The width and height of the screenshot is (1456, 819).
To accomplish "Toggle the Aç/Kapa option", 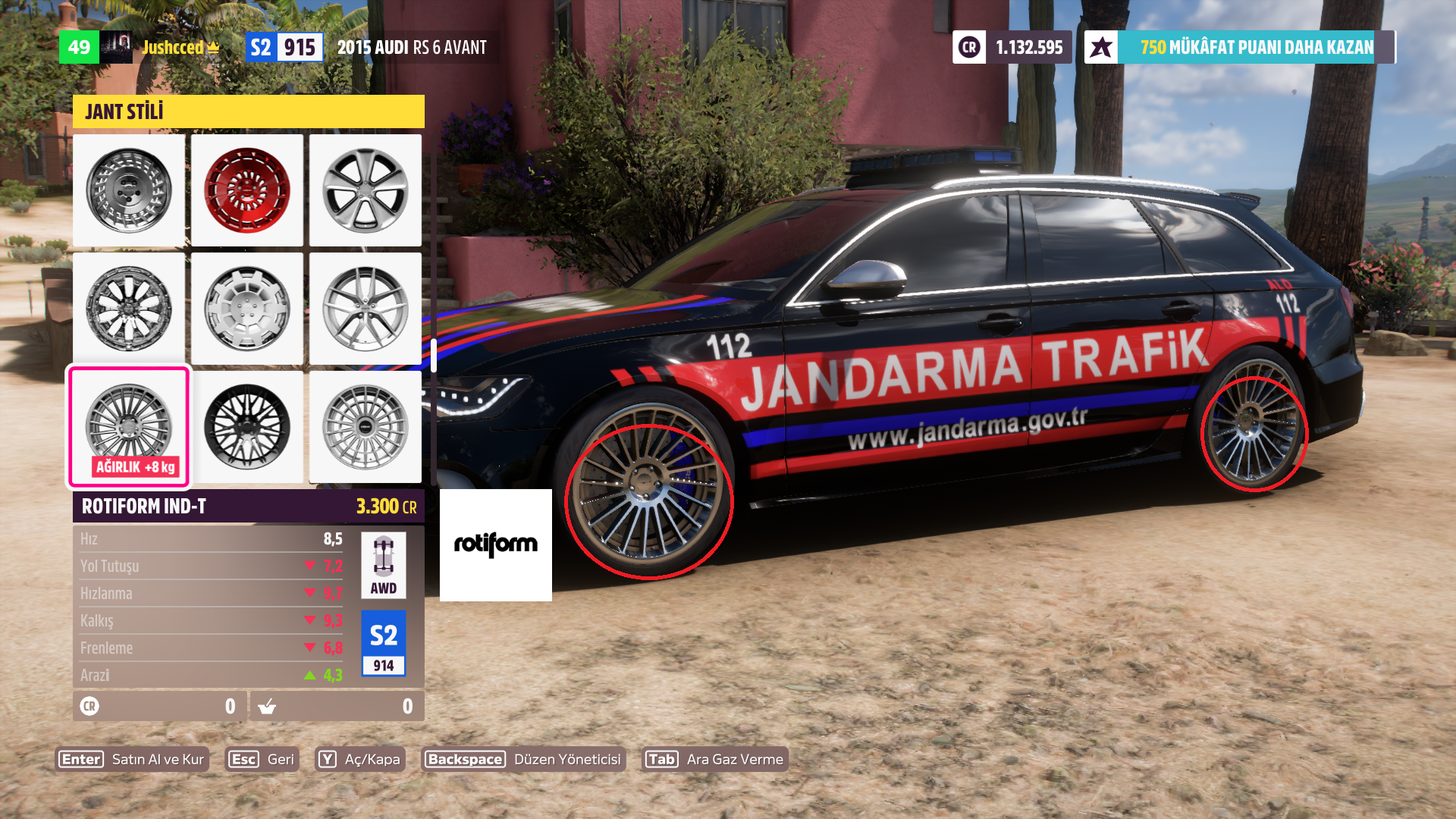I will point(359,759).
